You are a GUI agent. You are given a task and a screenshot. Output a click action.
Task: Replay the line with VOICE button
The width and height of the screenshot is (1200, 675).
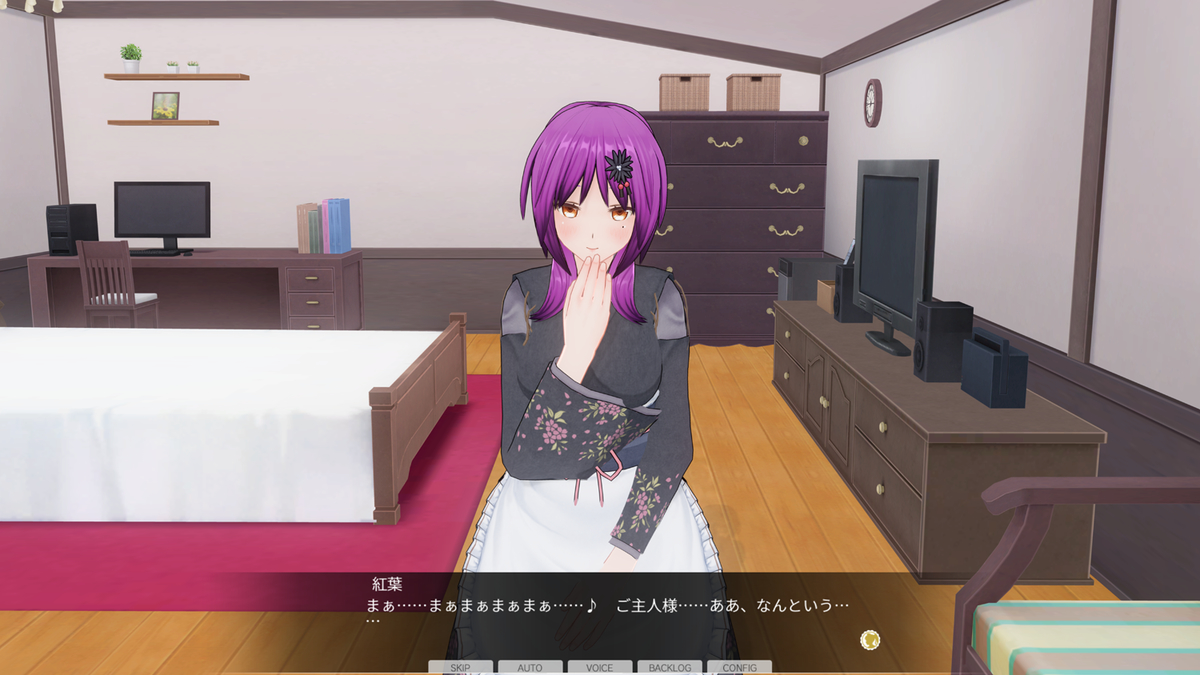tap(600, 667)
